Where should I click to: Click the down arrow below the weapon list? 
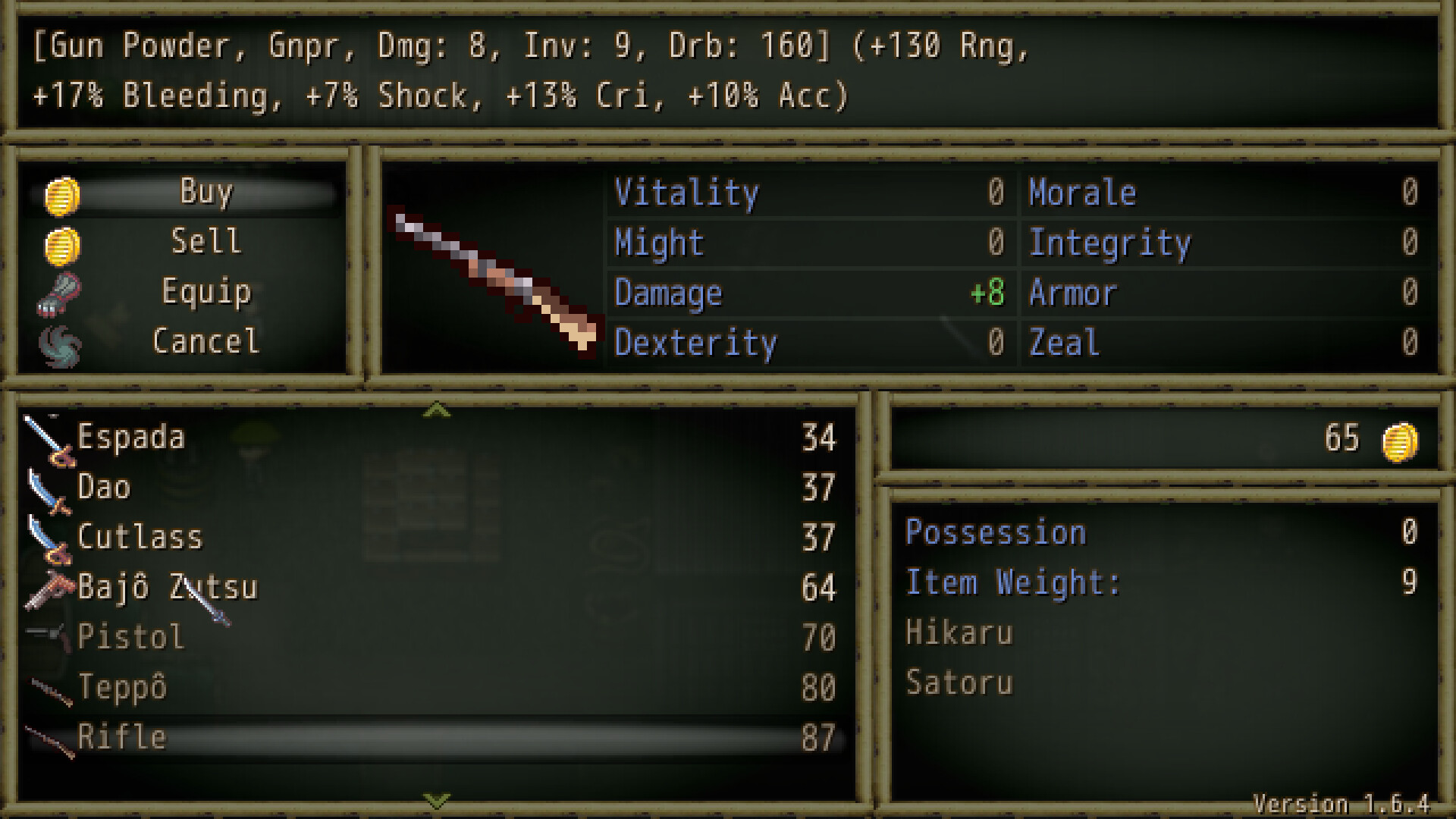pos(436,799)
